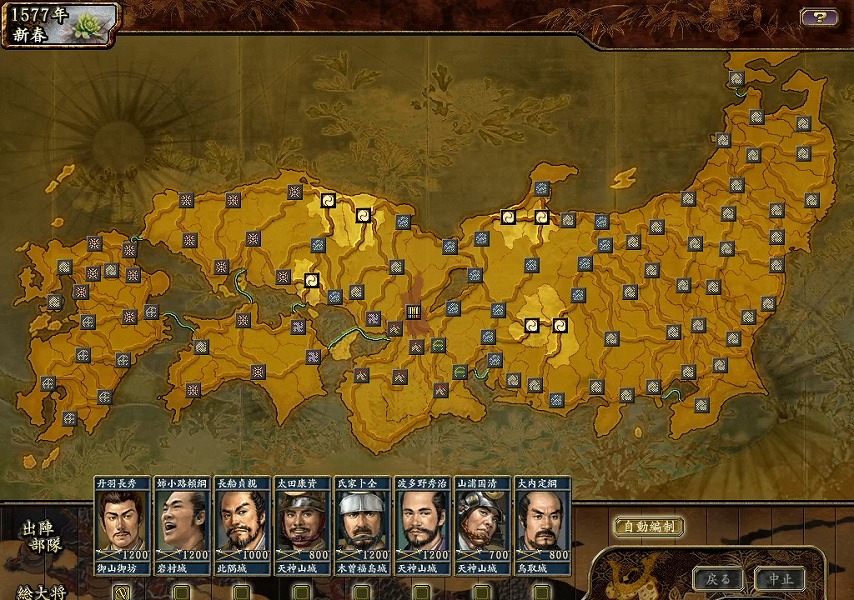Select 長船貞親 from the troop list
Screen dimensions: 854x600
(x=242, y=525)
